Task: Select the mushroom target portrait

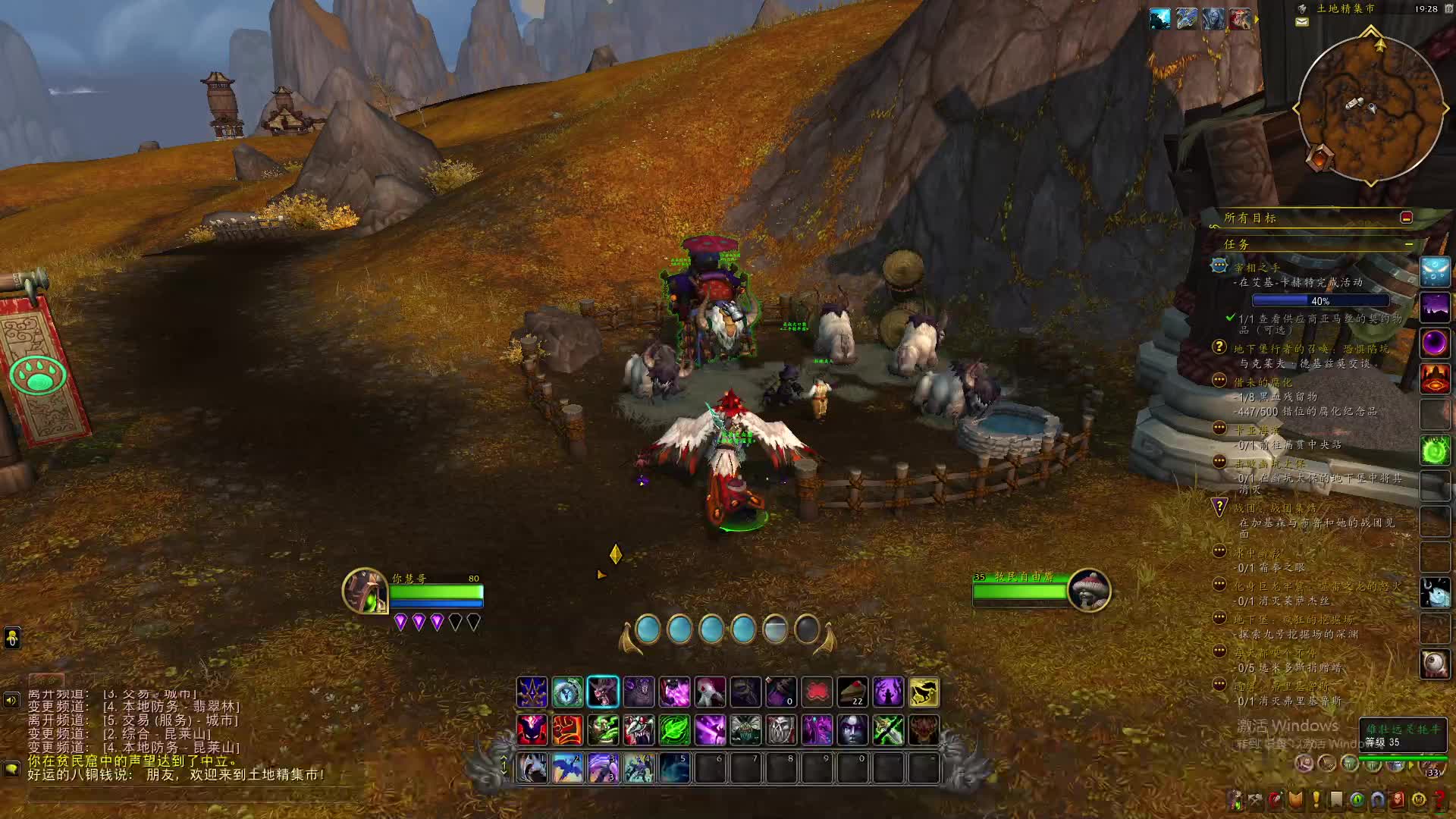Action: click(1089, 590)
